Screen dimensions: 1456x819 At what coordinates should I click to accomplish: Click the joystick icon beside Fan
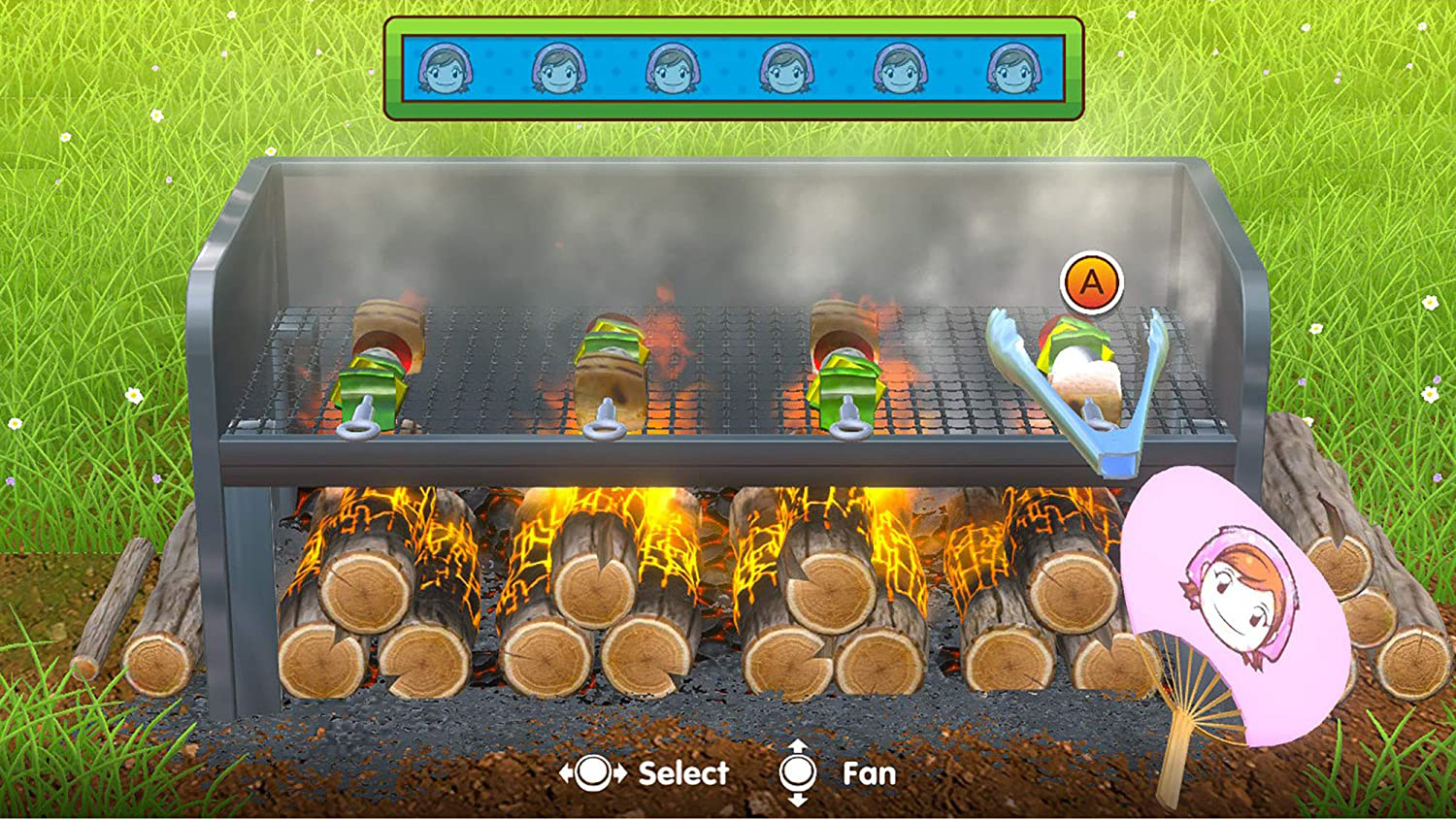point(798,772)
